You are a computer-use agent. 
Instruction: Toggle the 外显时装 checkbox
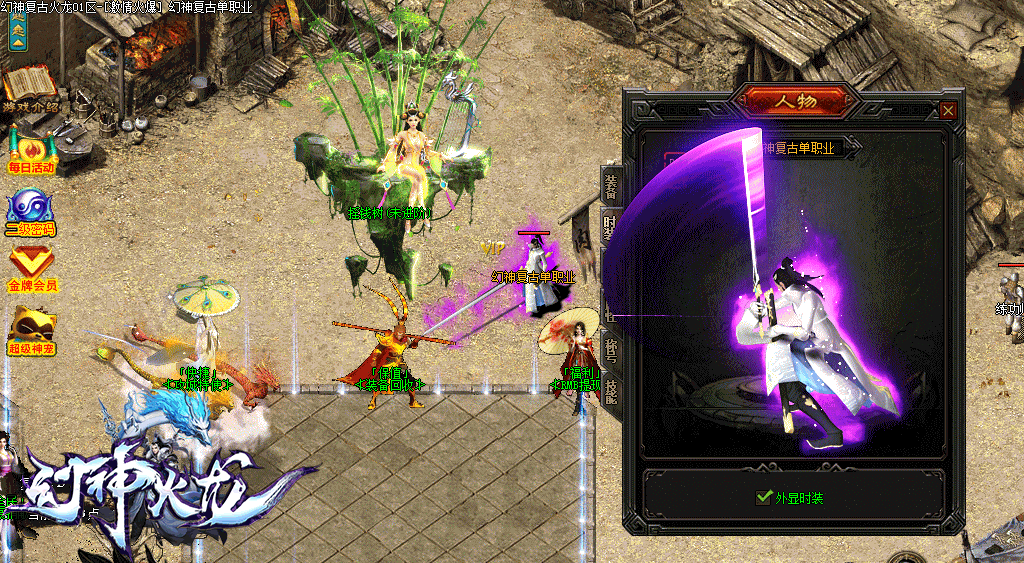click(764, 497)
